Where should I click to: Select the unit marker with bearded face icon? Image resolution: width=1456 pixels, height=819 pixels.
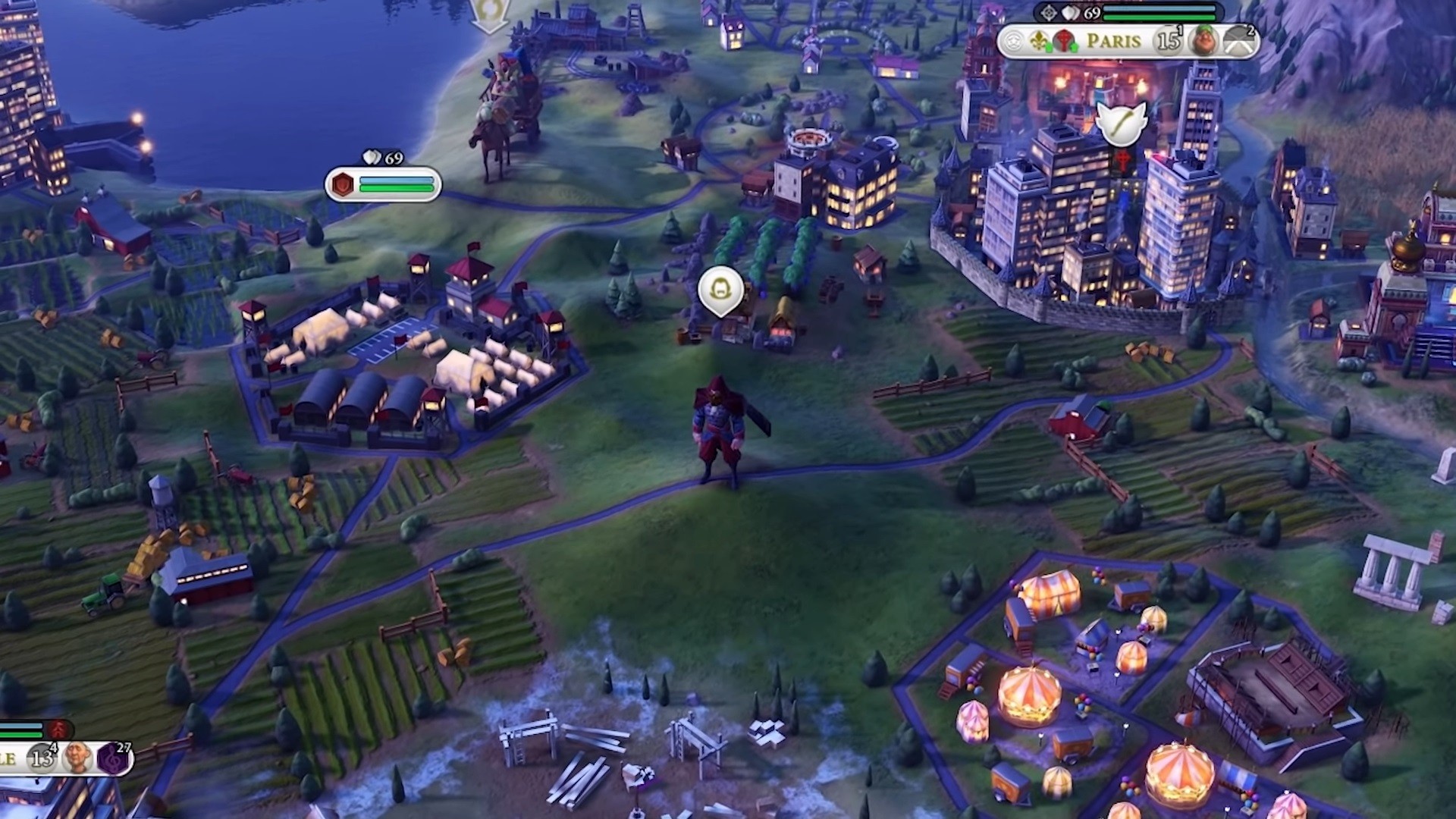[720, 289]
